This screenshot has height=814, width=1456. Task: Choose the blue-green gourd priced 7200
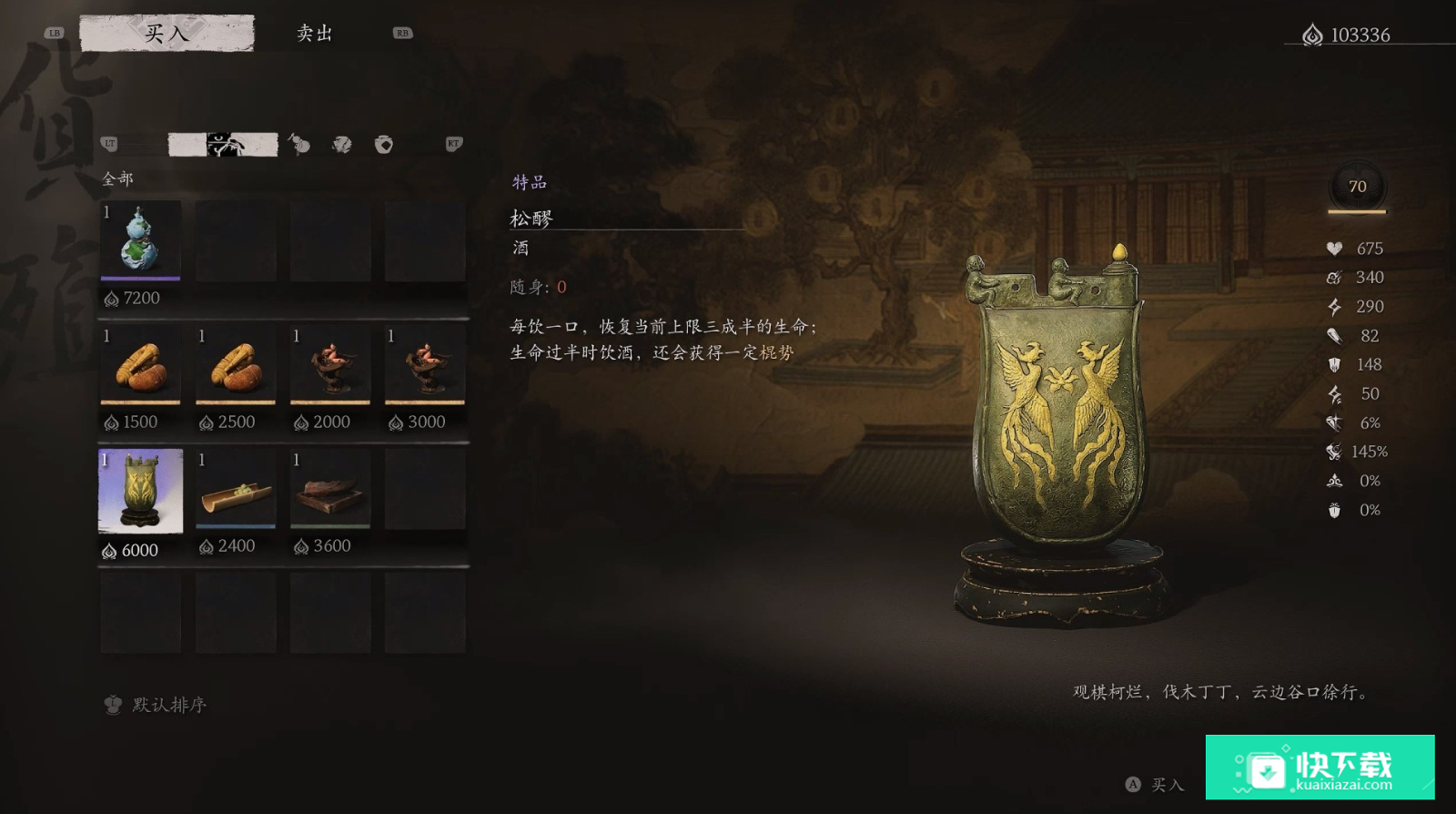pyautogui.click(x=140, y=240)
